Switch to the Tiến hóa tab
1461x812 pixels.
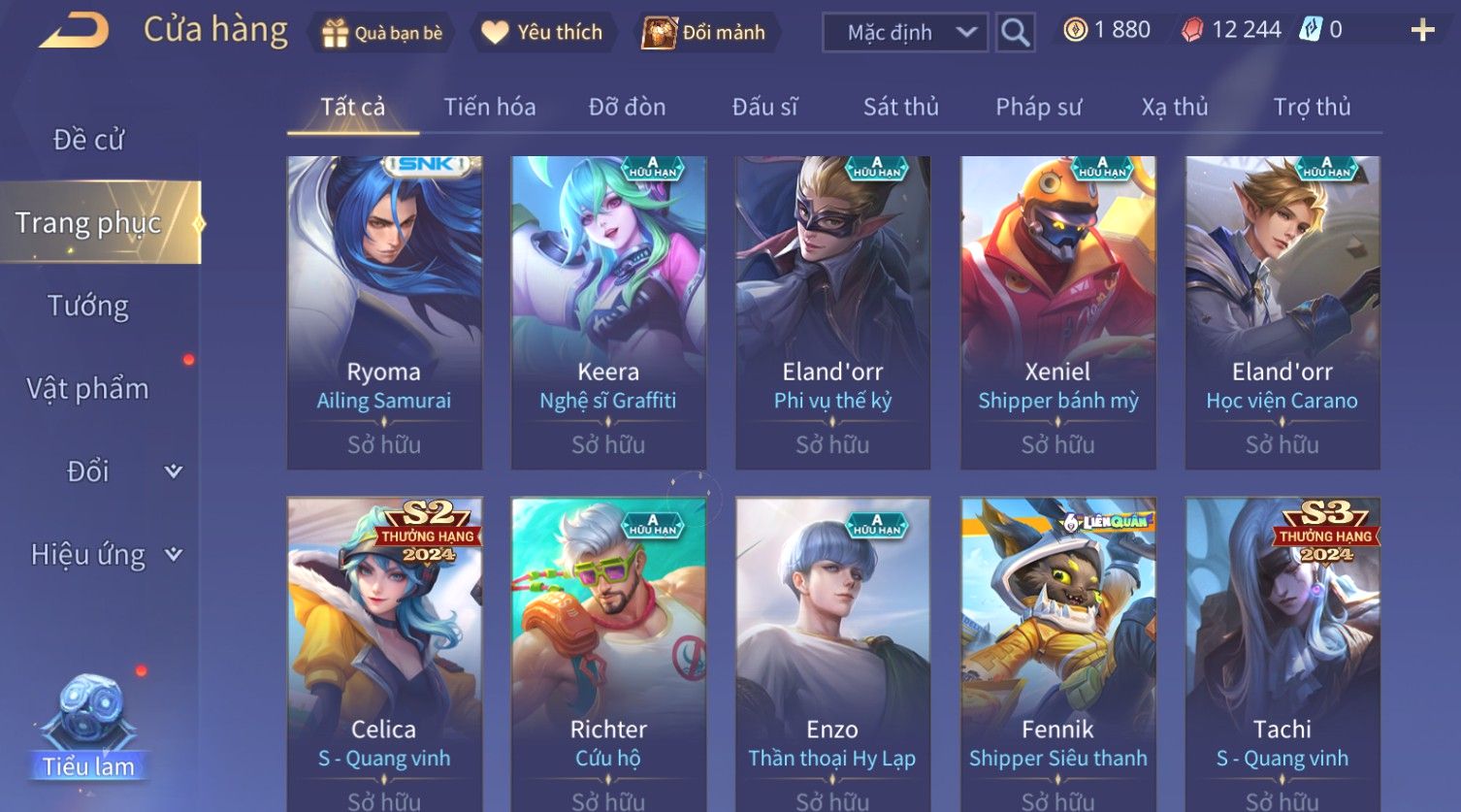(x=490, y=107)
